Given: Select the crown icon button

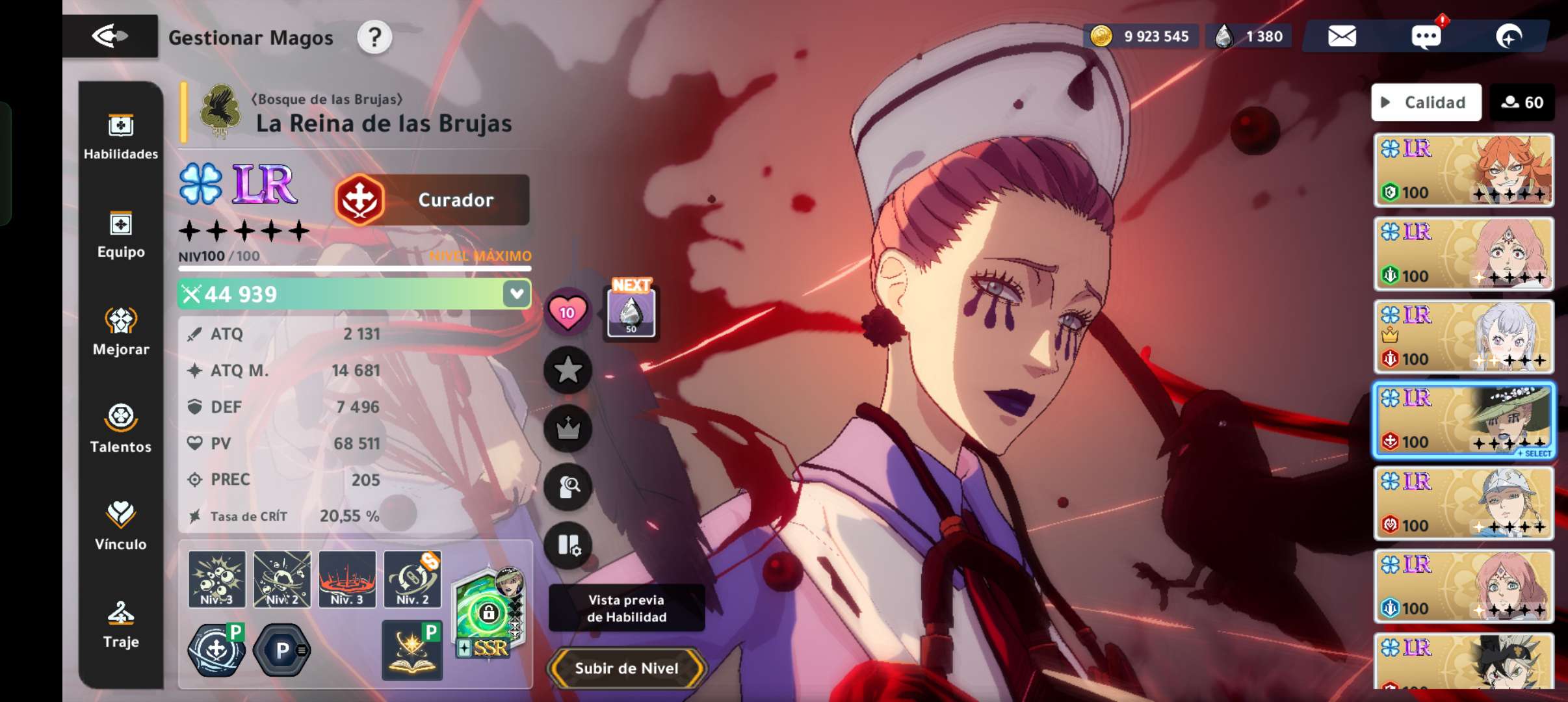Looking at the screenshot, I should point(568,428).
